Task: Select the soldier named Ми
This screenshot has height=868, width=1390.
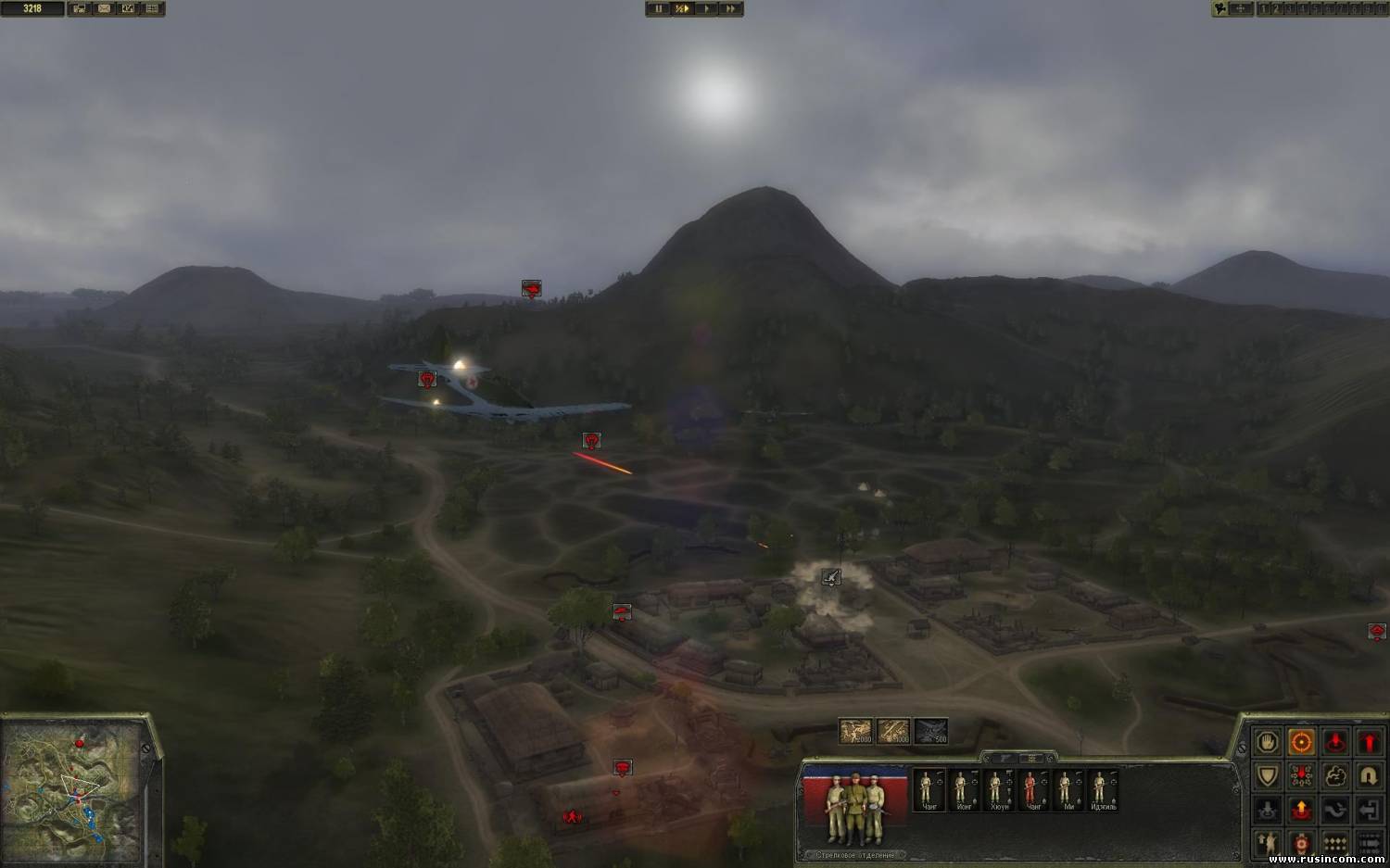Action: (1066, 788)
